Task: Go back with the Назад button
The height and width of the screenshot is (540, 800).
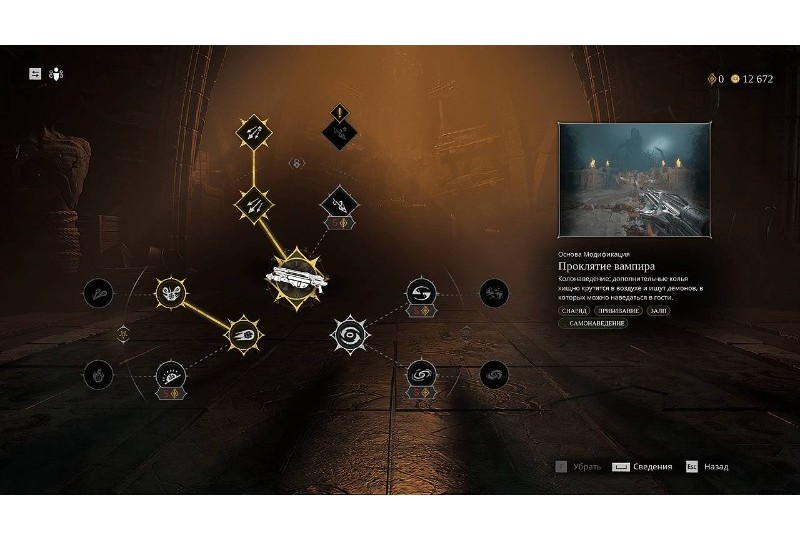Action: pyautogui.click(x=706, y=467)
